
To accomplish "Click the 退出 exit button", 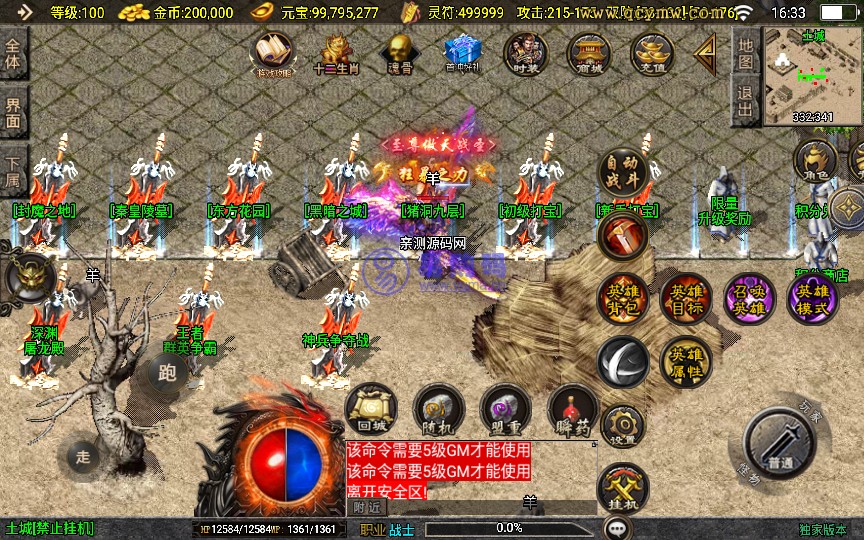I will [745, 100].
